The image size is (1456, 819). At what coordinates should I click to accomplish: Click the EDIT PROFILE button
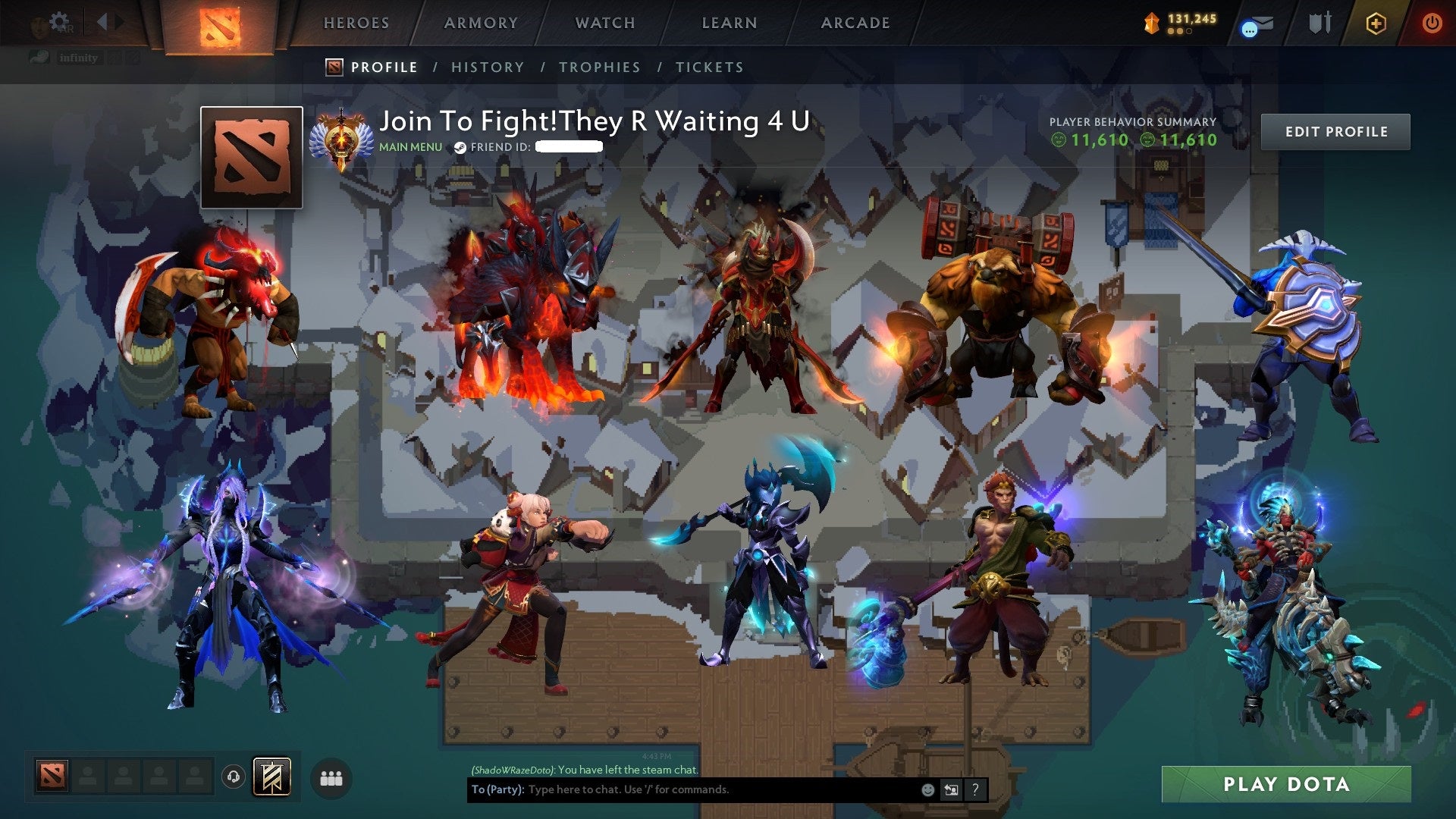(x=1335, y=131)
